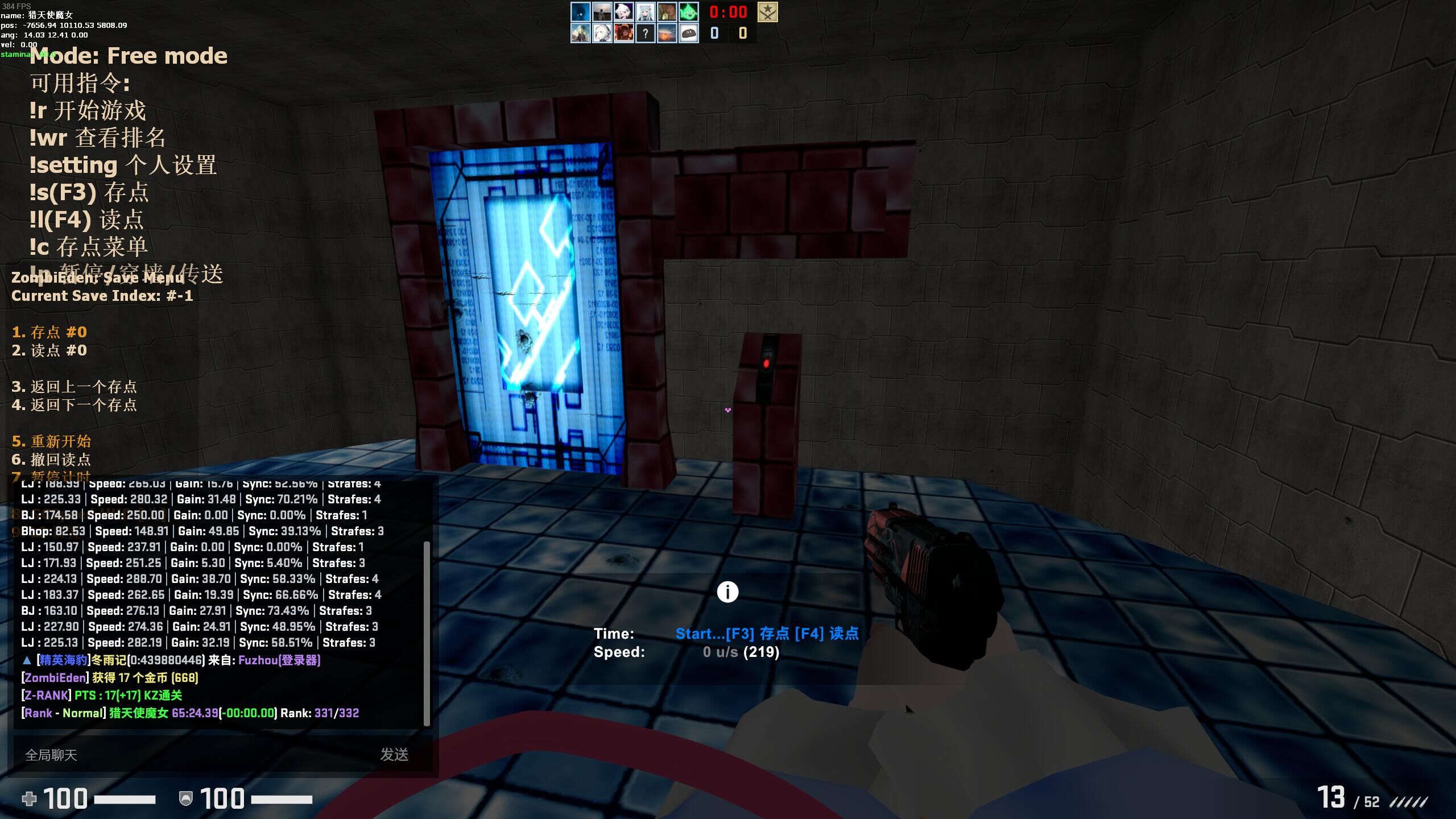This screenshot has height=819, width=1456.
Task: Select the sunset clouds player avatar
Action: [667, 34]
